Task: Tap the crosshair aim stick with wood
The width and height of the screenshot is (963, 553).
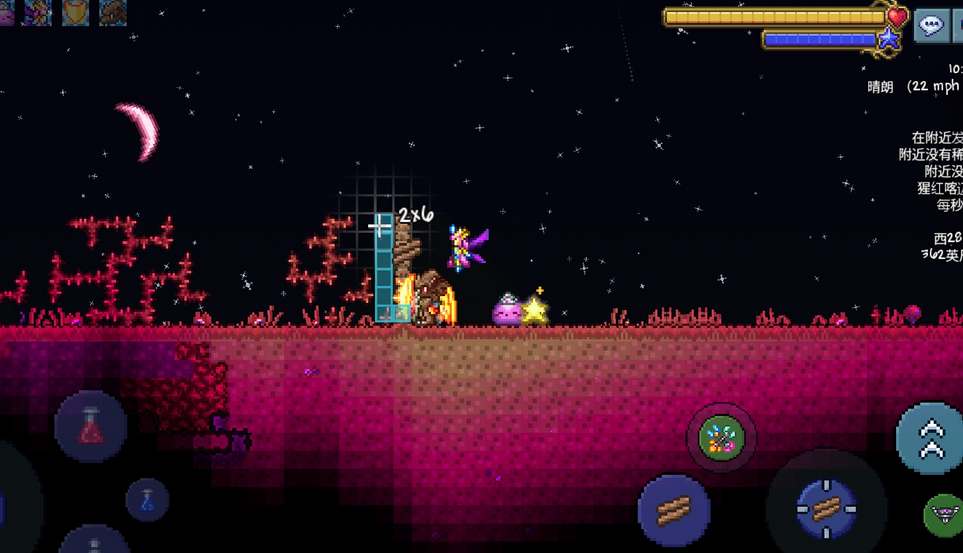Action: (826, 509)
